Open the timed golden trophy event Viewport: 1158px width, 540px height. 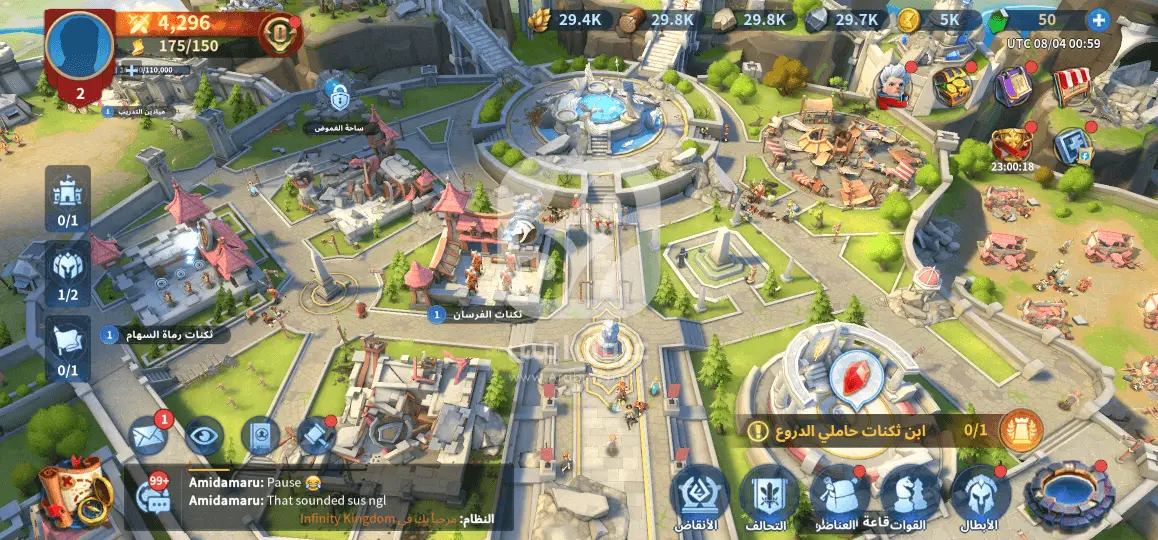coord(1011,144)
